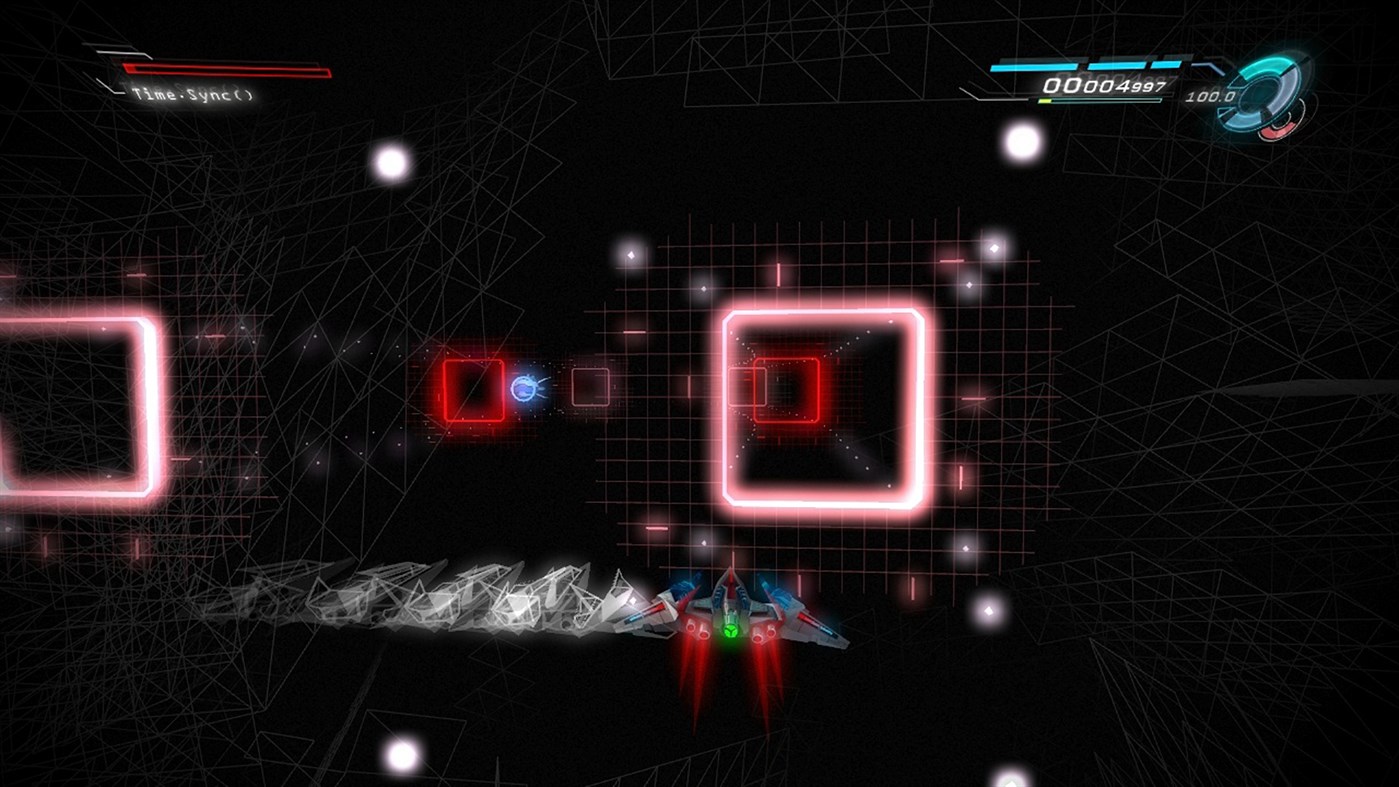Screen dimensions: 1399x787
Task: Click the Time.Sync() HUD label
Action: coord(191,96)
